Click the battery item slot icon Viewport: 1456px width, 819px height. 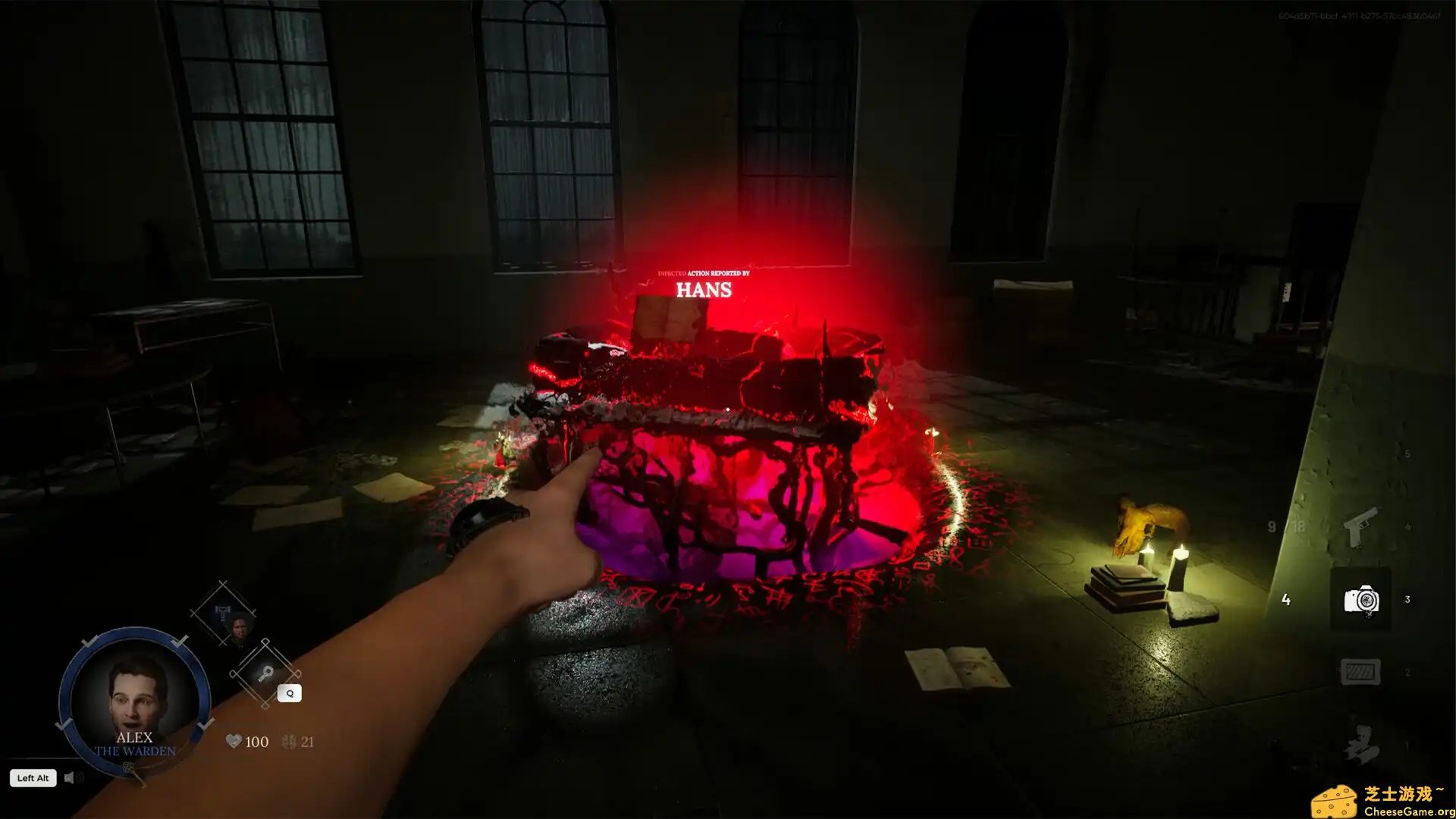click(x=1361, y=670)
